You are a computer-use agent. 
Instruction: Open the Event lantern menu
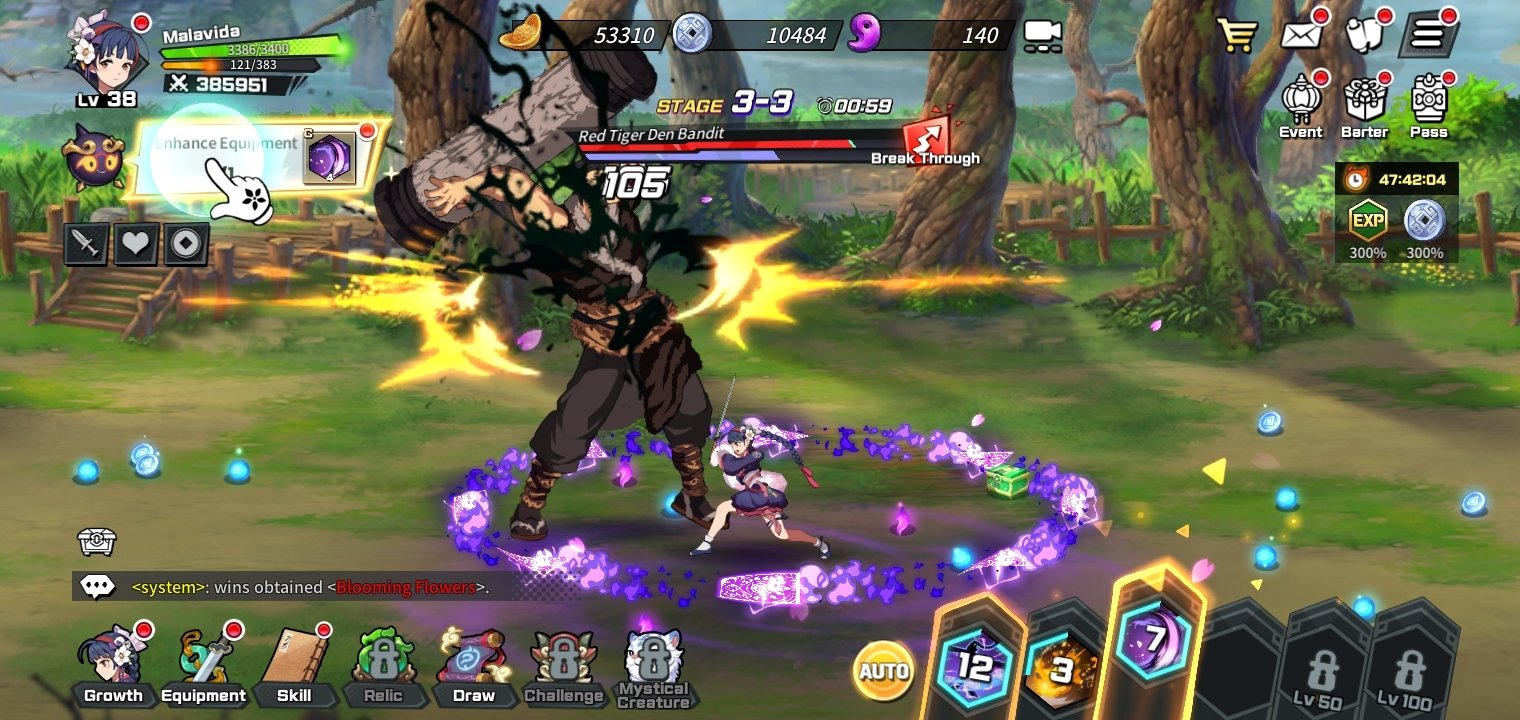coord(1301,105)
